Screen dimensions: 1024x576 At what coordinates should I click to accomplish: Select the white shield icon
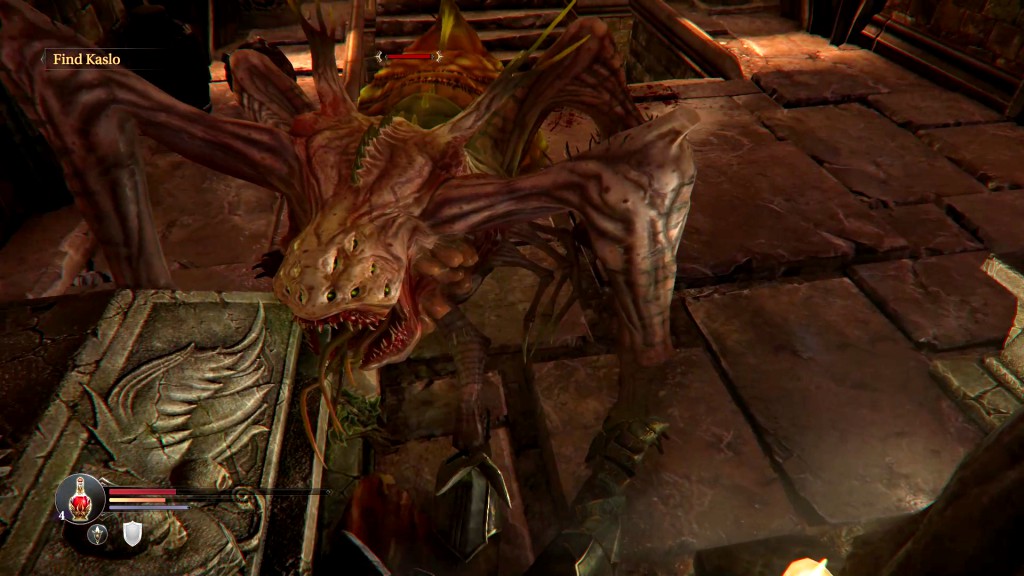point(132,534)
